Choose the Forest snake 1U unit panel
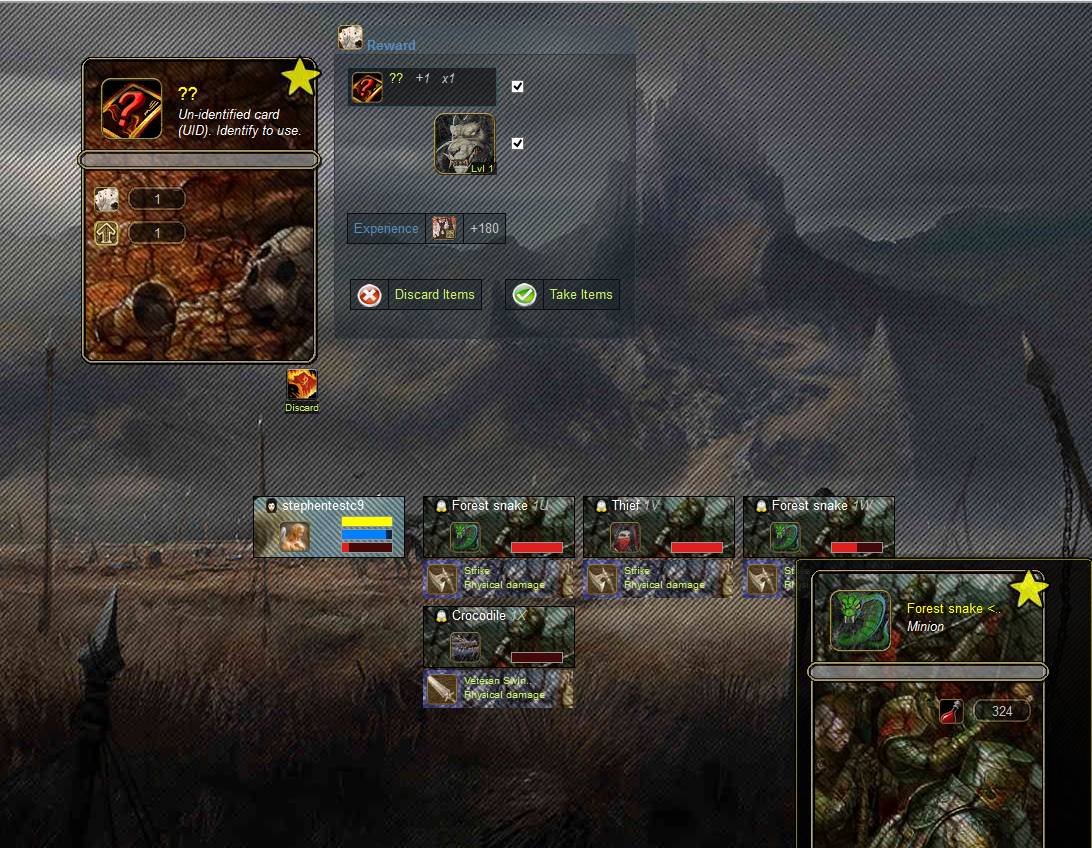 [x=499, y=527]
